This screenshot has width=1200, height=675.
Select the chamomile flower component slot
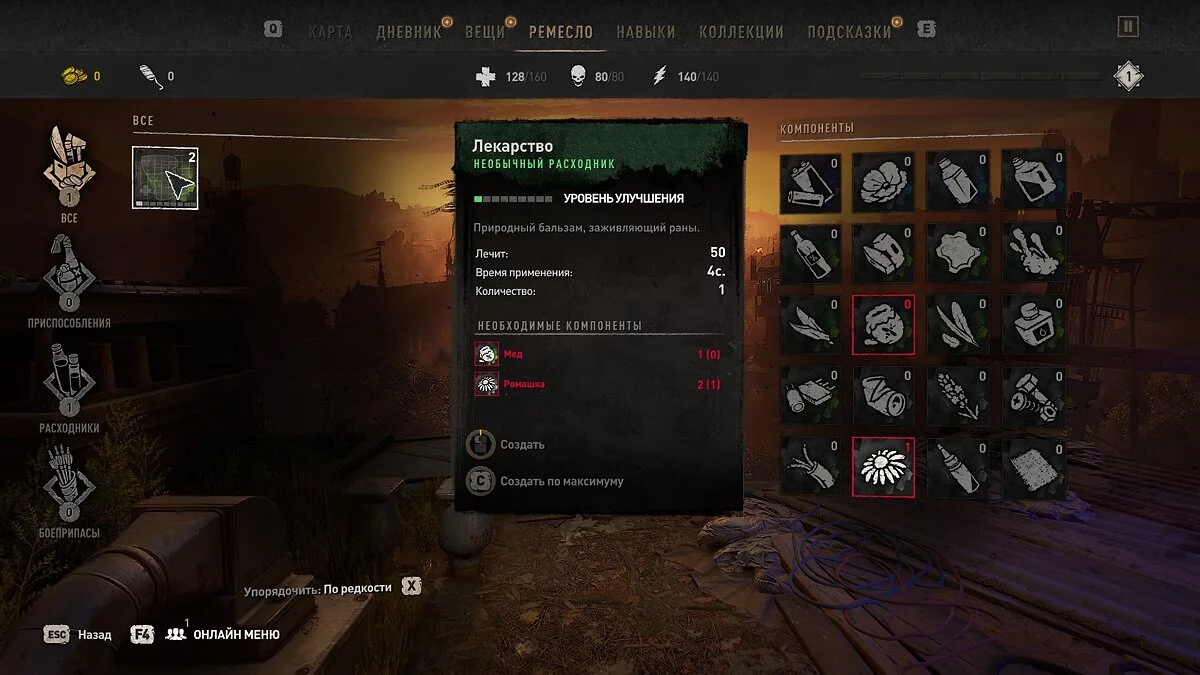tap(883, 466)
